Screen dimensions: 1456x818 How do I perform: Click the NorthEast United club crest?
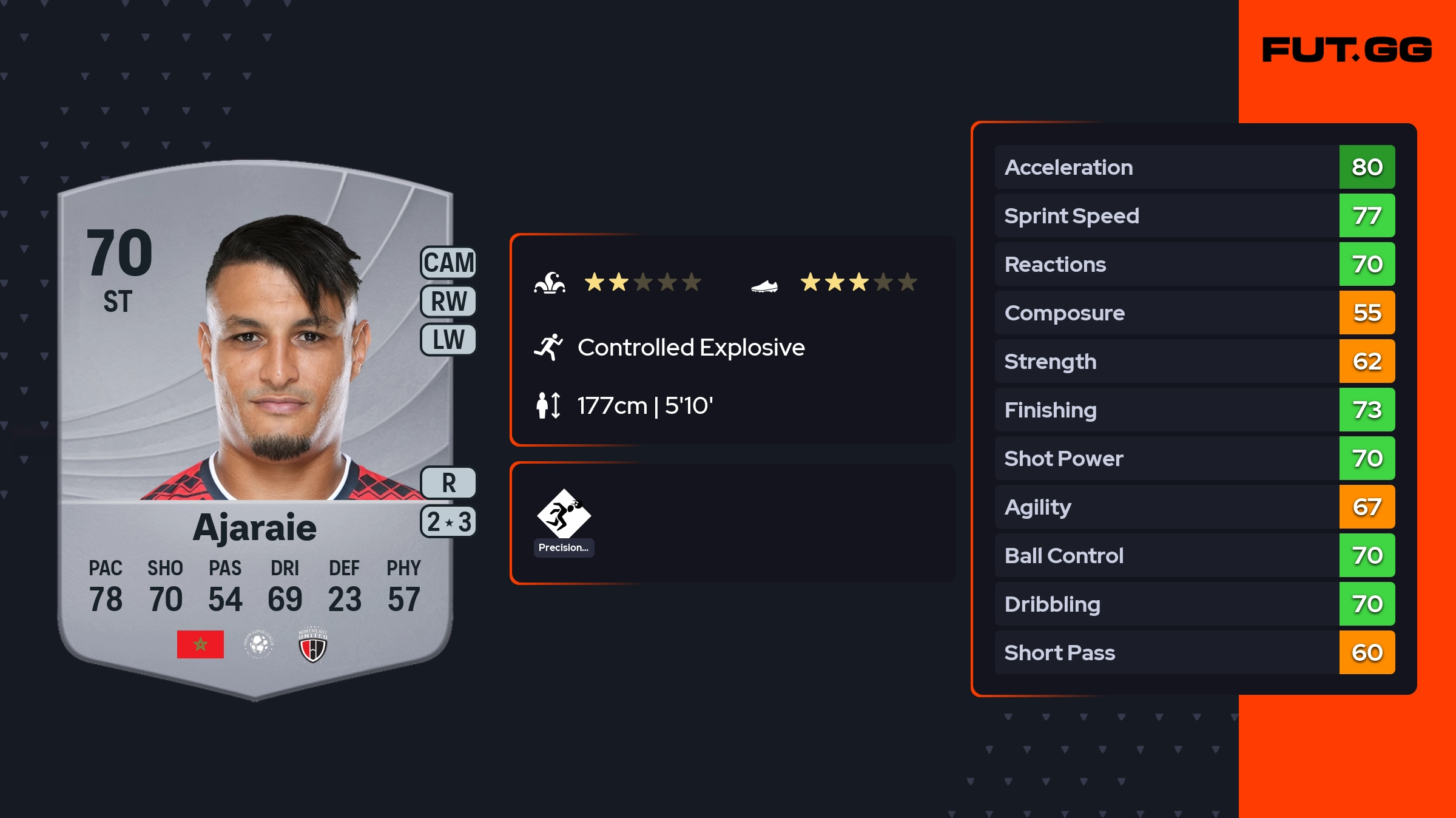coord(313,644)
